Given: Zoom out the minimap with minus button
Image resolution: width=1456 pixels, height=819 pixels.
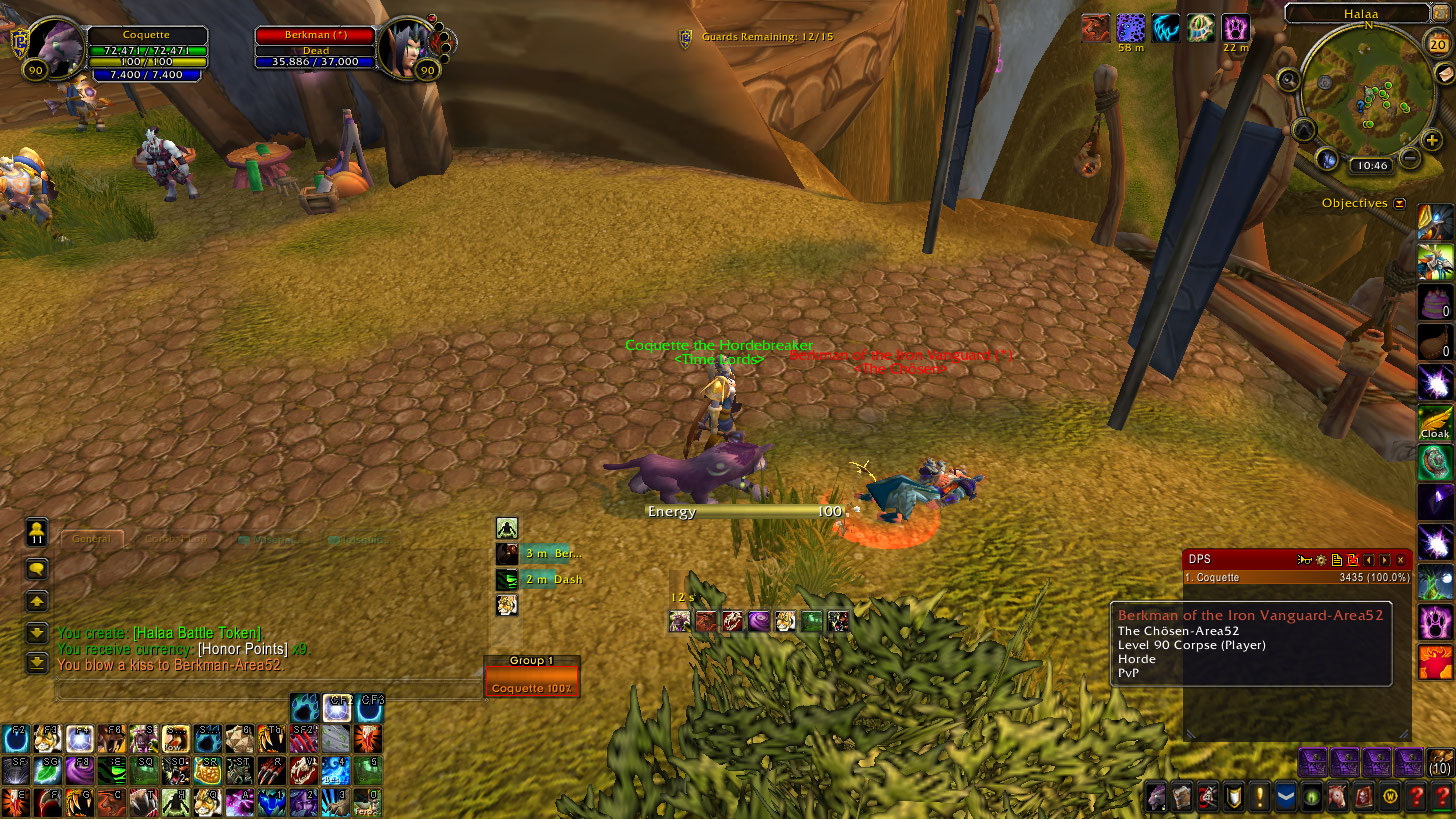Looking at the screenshot, I should click(x=1410, y=157).
